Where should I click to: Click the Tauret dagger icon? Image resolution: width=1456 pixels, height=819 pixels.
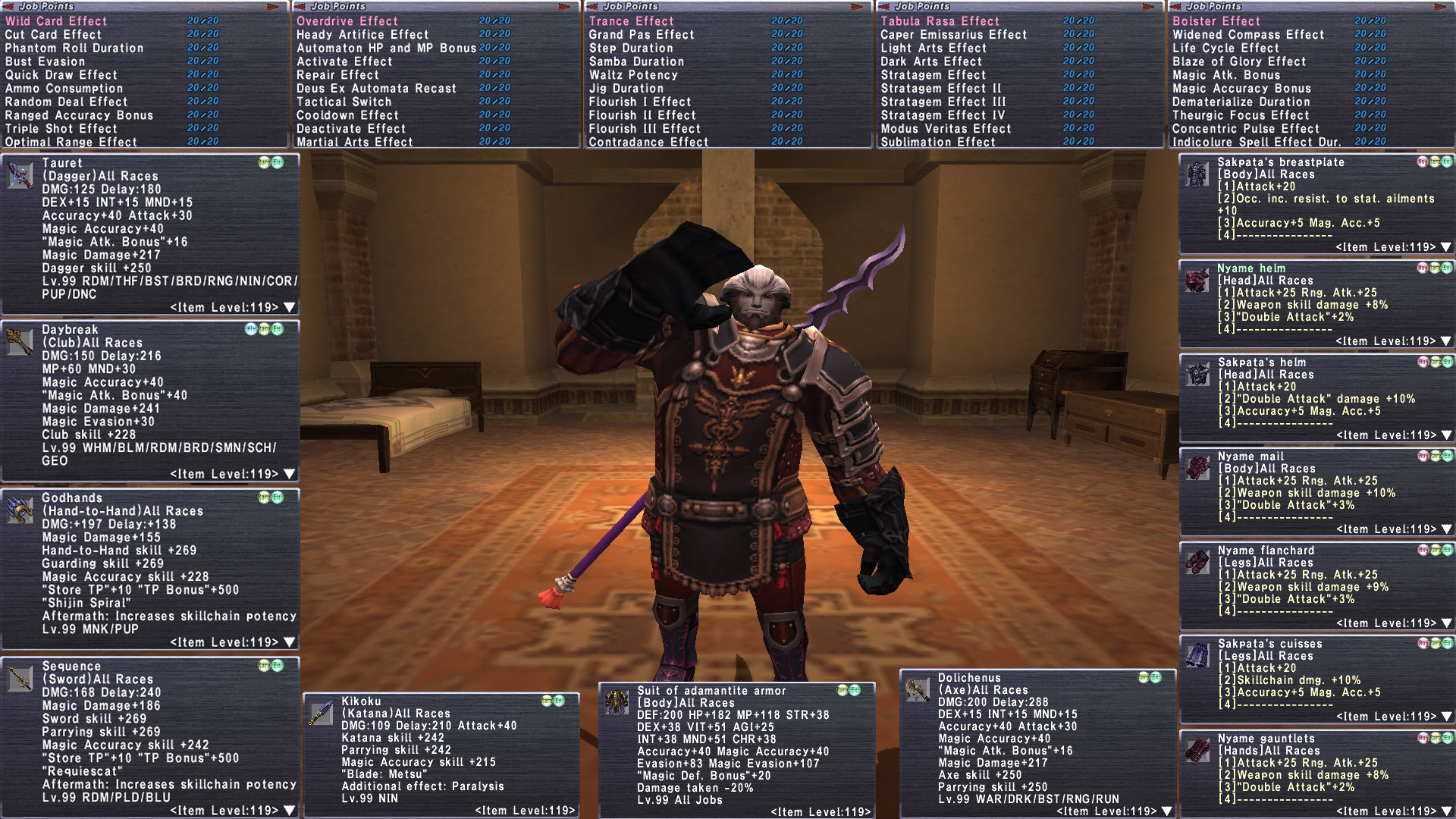click(x=20, y=175)
